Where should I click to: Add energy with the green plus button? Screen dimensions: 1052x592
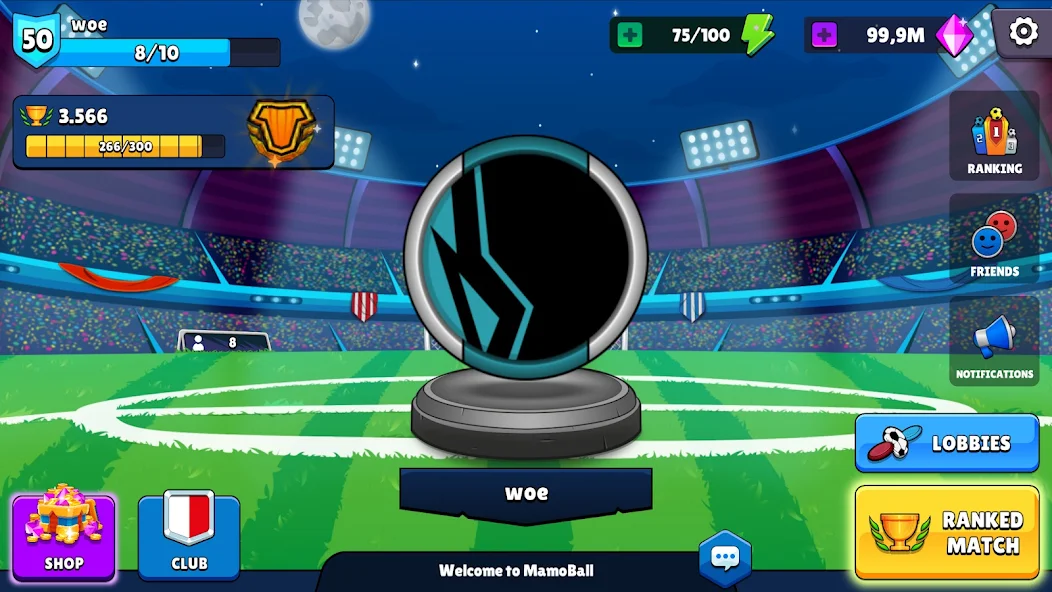[x=630, y=36]
